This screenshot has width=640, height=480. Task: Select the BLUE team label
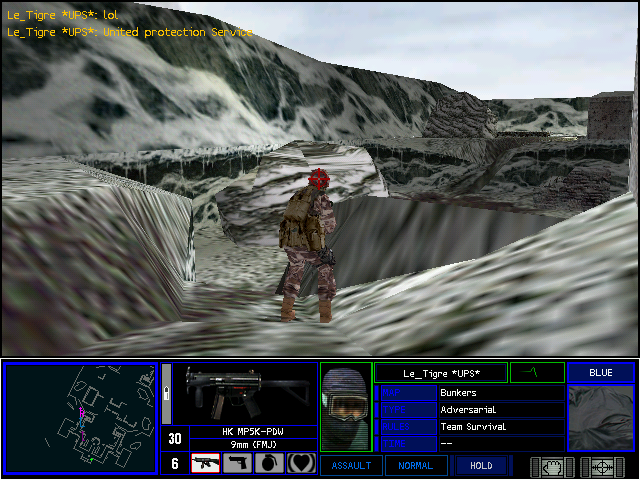coord(601,373)
